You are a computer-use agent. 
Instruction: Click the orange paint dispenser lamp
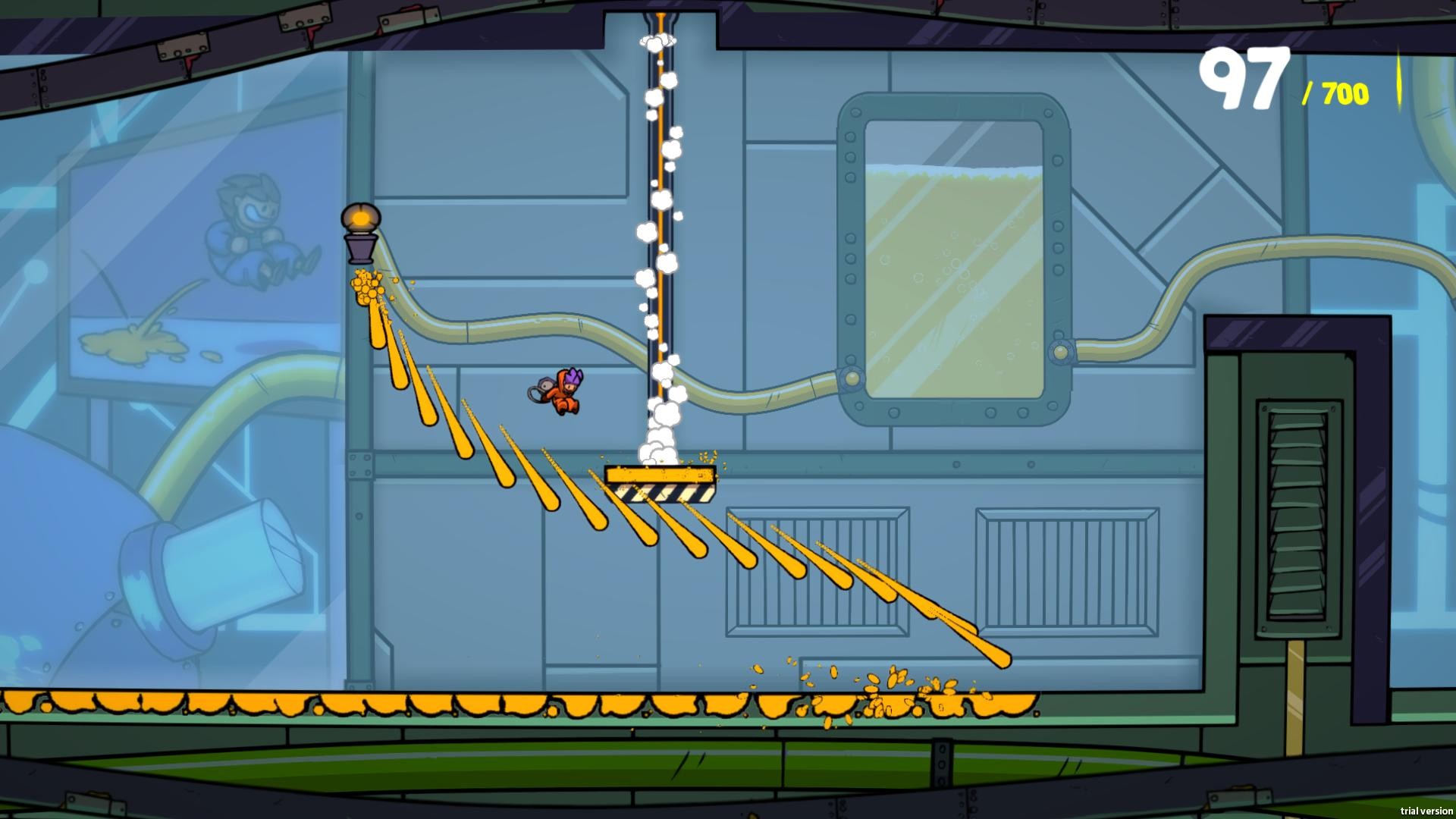click(x=361, y=227)
